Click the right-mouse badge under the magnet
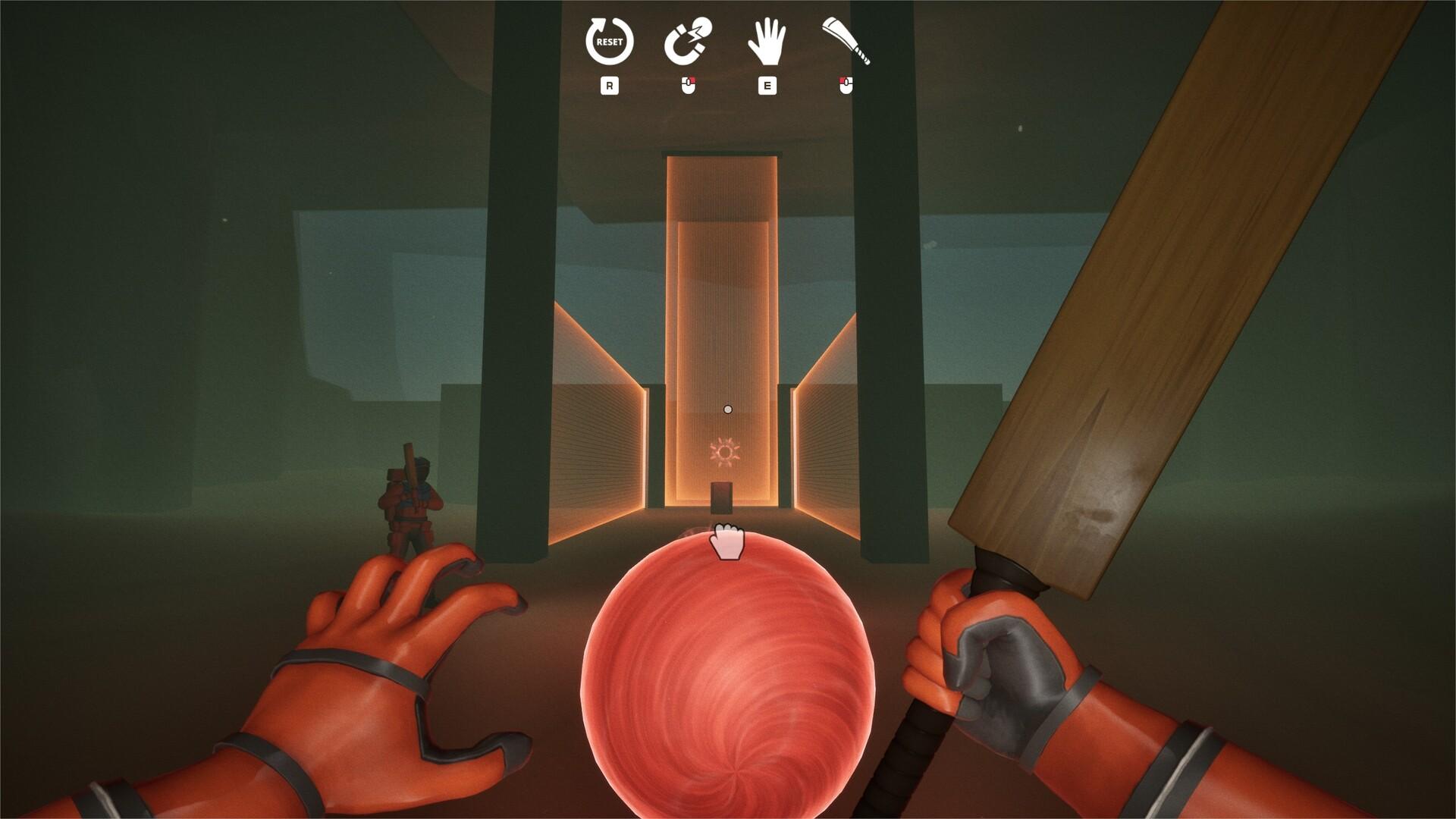 point(689,85)
